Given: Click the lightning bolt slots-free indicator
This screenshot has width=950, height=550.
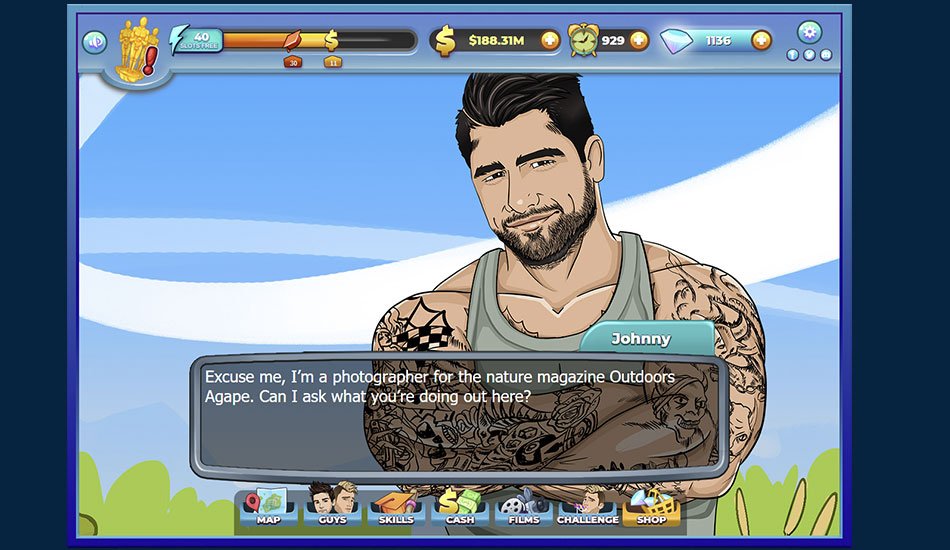Looking at the screenshot, I should [197, 40].
